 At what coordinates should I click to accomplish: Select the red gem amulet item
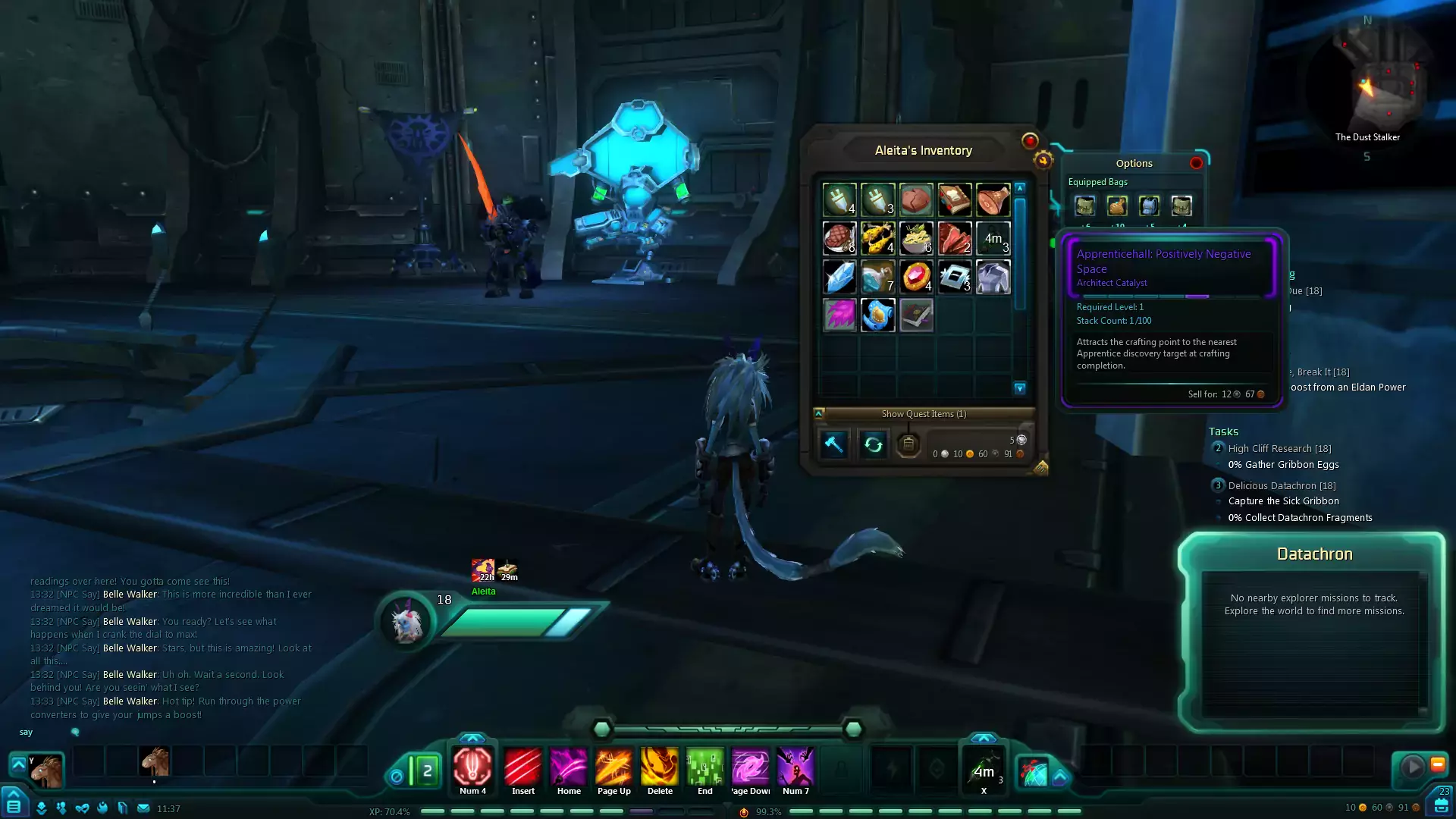(x=916, y=277)
